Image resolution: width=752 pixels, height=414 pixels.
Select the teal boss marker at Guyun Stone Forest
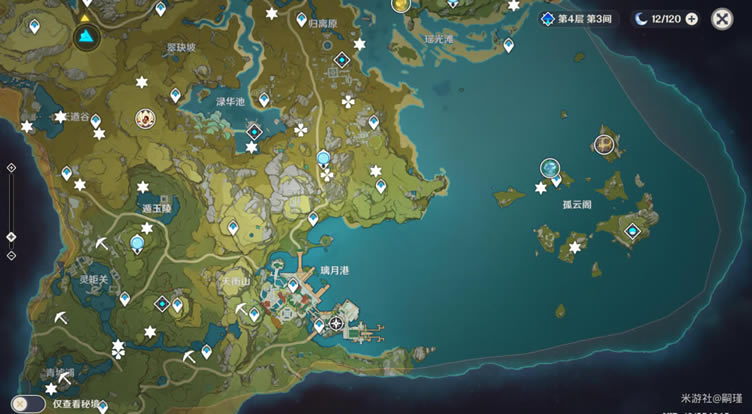(550, 168)
